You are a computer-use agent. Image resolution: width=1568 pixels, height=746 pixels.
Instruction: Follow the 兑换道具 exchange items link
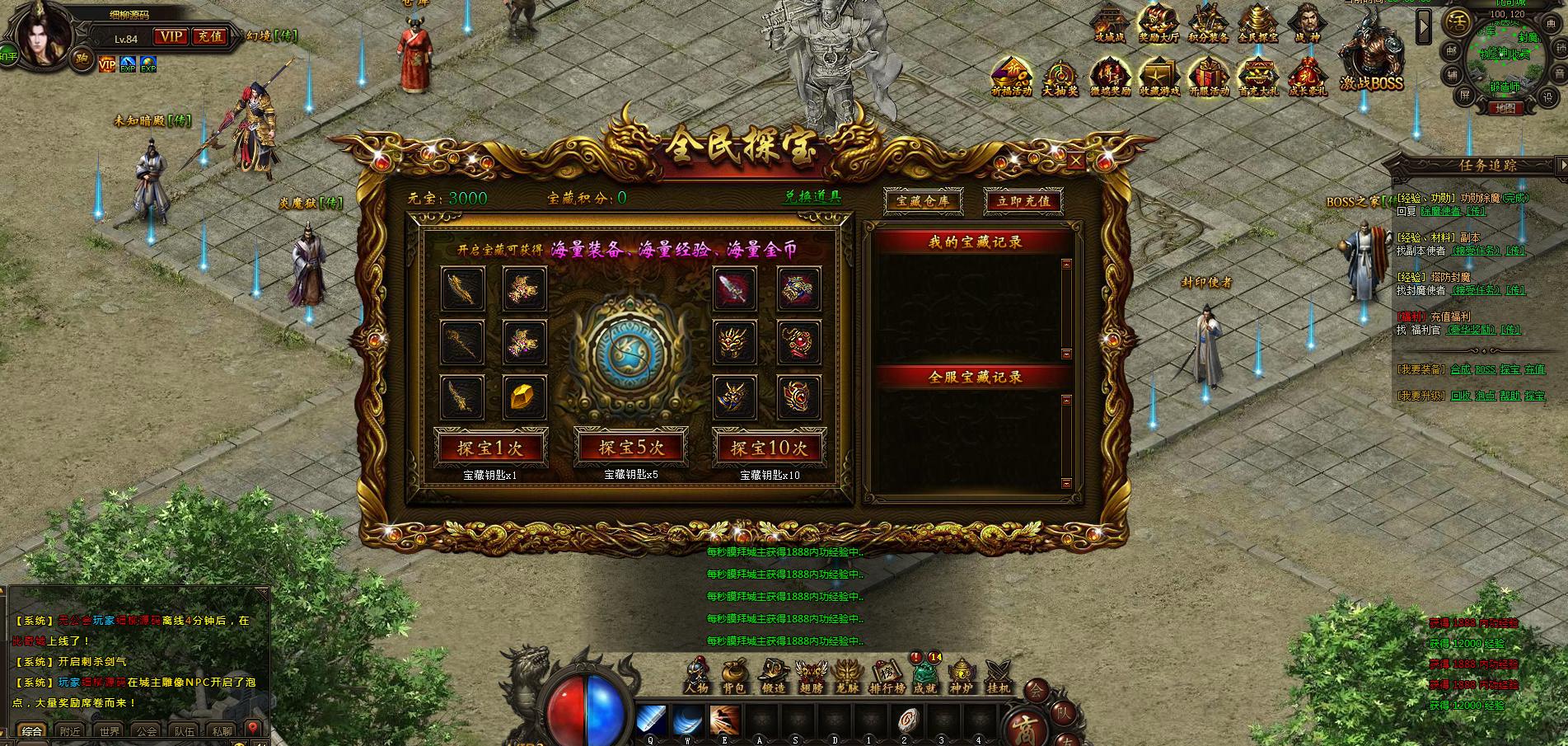click(812, 197)
